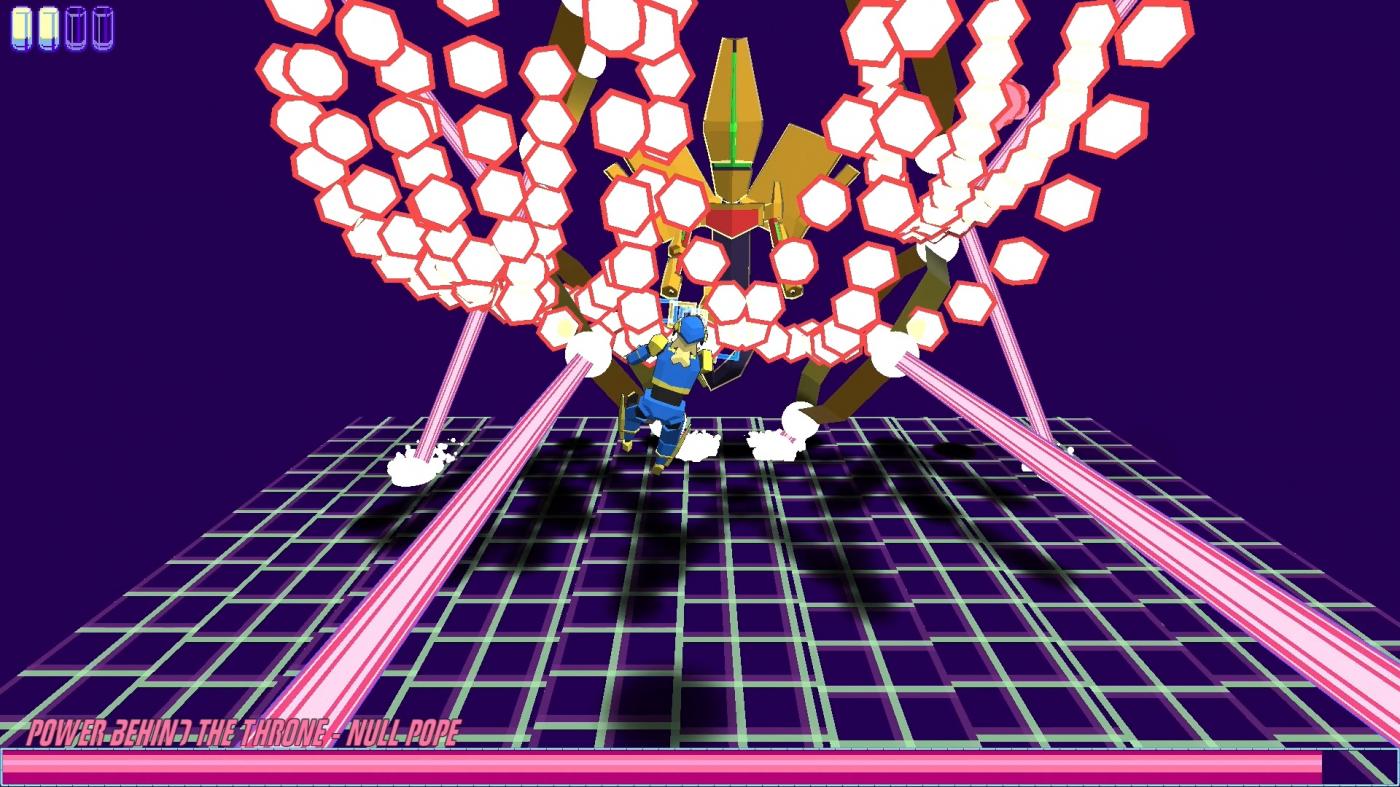Click the first filled energy can icon
1400x787 pixels.
20,26
